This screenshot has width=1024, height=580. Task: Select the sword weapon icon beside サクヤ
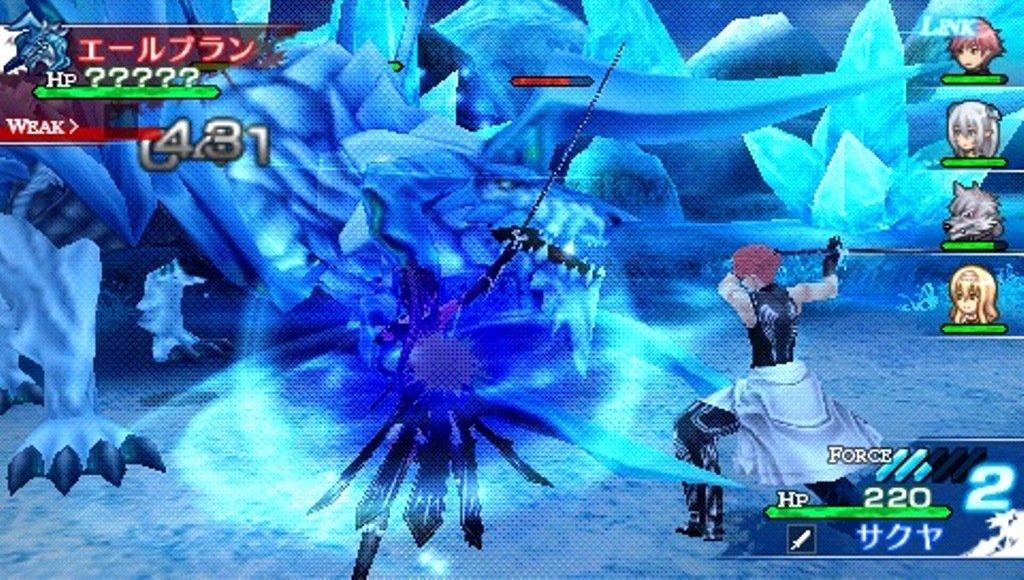[802, 540]
